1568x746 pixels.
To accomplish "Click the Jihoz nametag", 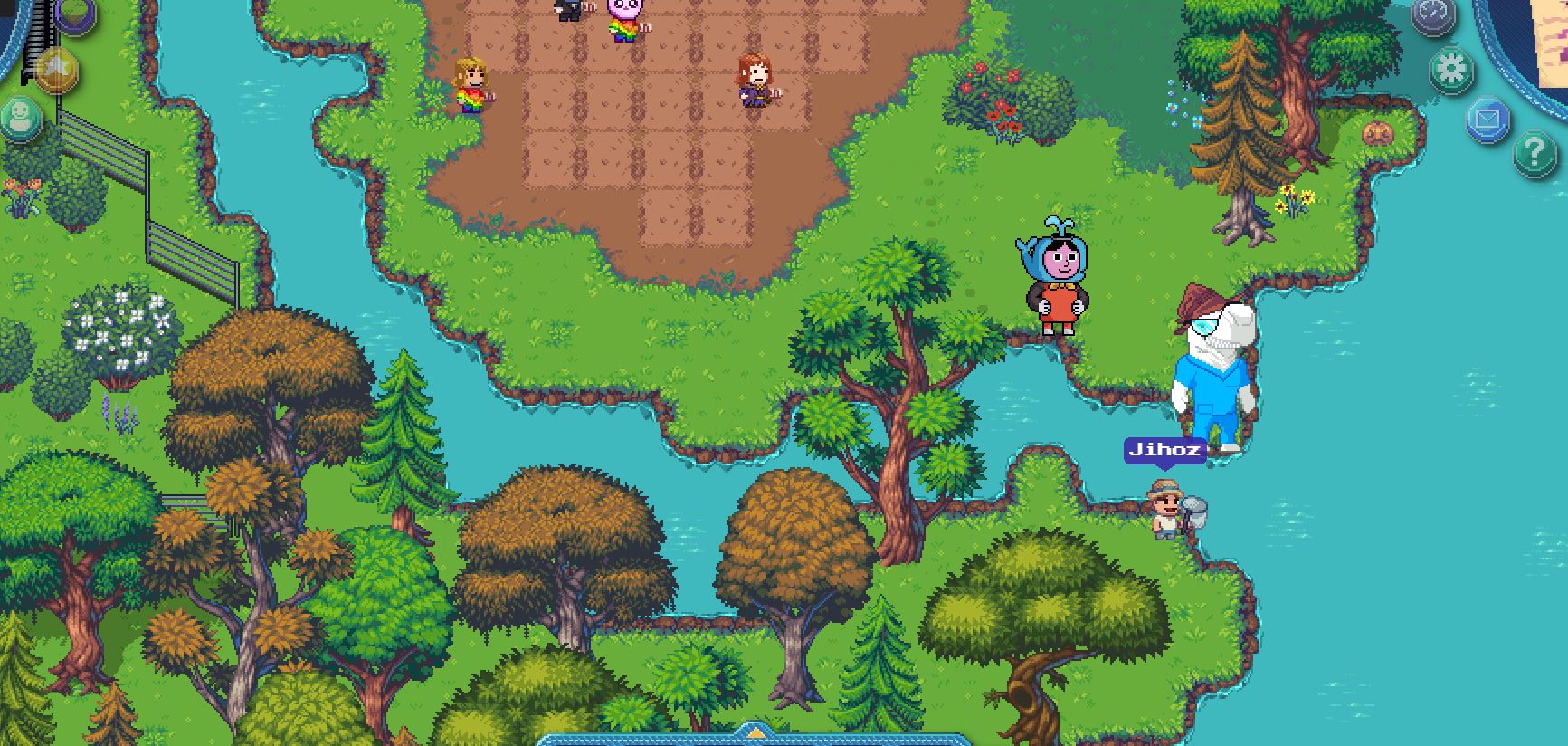I will (1165, 448).
